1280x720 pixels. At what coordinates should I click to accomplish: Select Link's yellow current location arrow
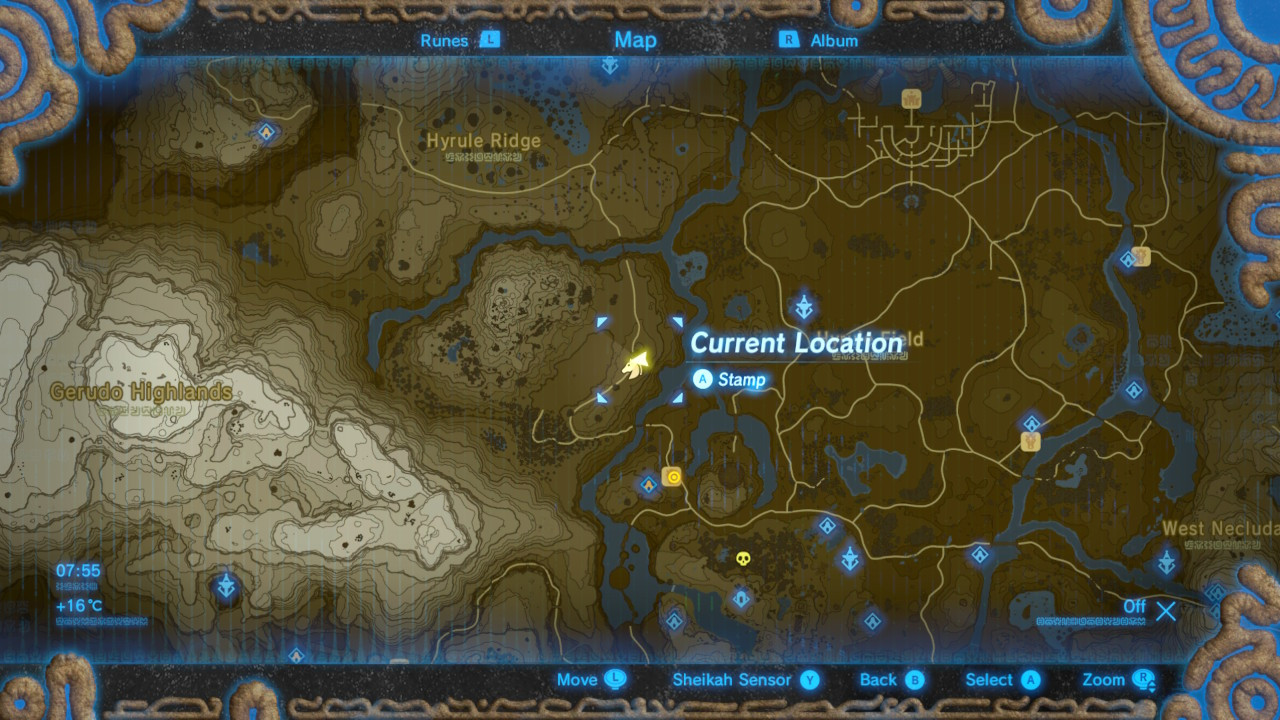point(636,366)
